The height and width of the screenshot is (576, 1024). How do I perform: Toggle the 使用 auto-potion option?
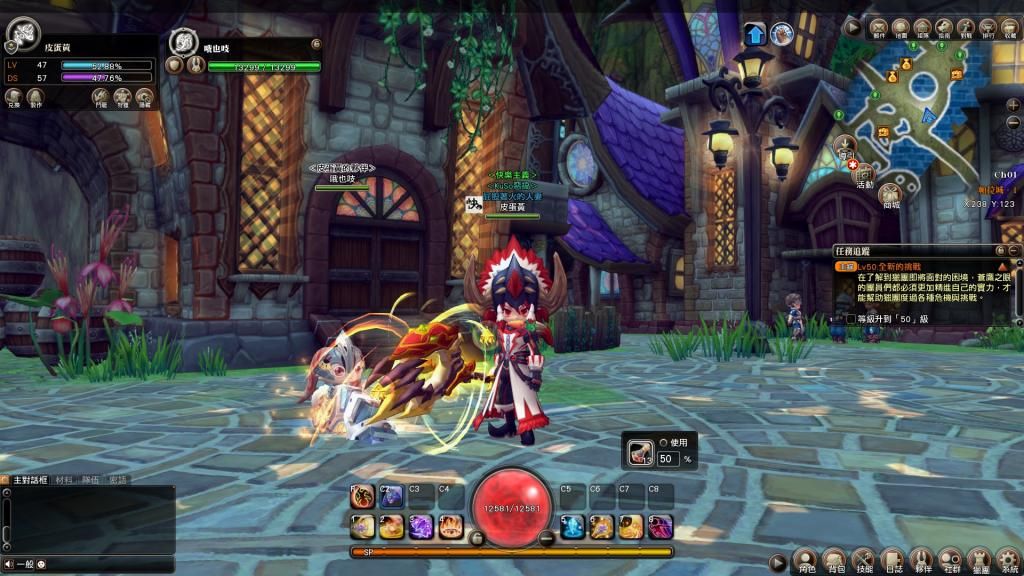point(663,442)
